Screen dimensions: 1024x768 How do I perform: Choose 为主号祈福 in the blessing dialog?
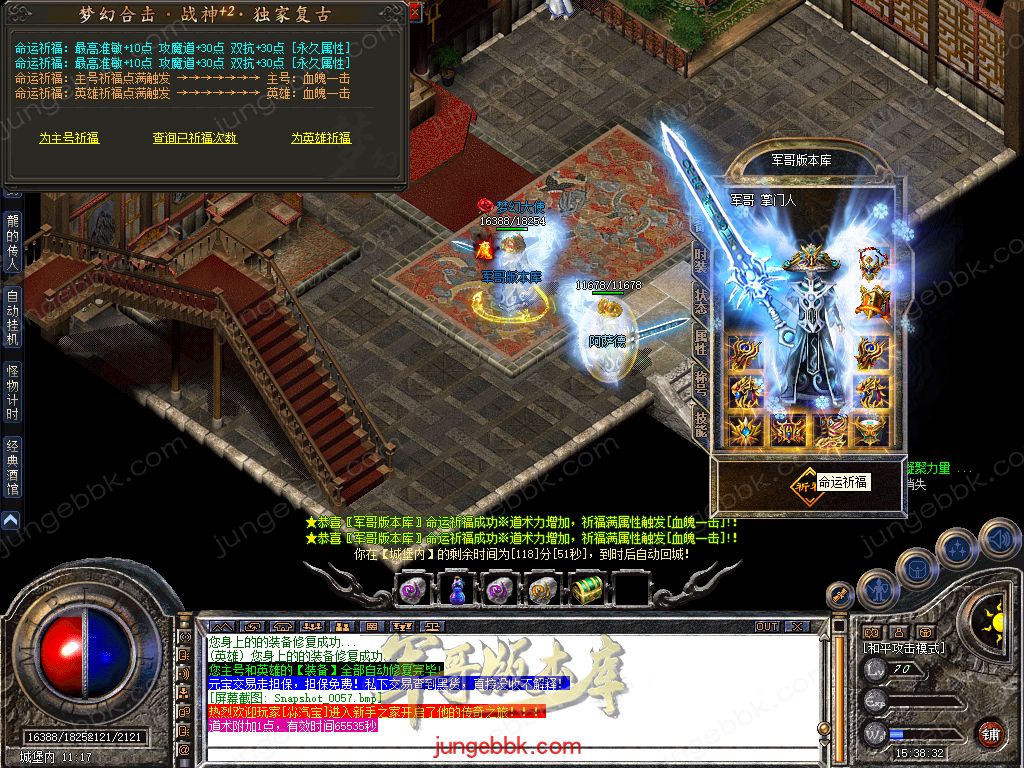(x=69, y=138)
